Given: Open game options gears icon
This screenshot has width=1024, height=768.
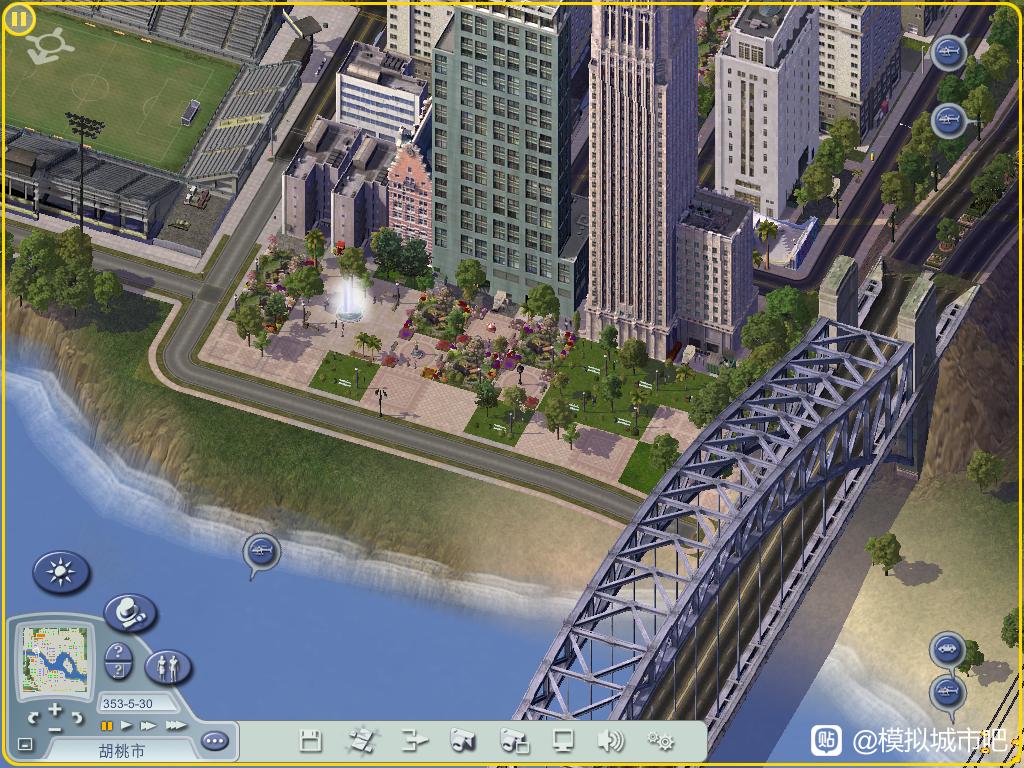Looking at the screenshot, I should pyautogui.click(x=660, y=741).
